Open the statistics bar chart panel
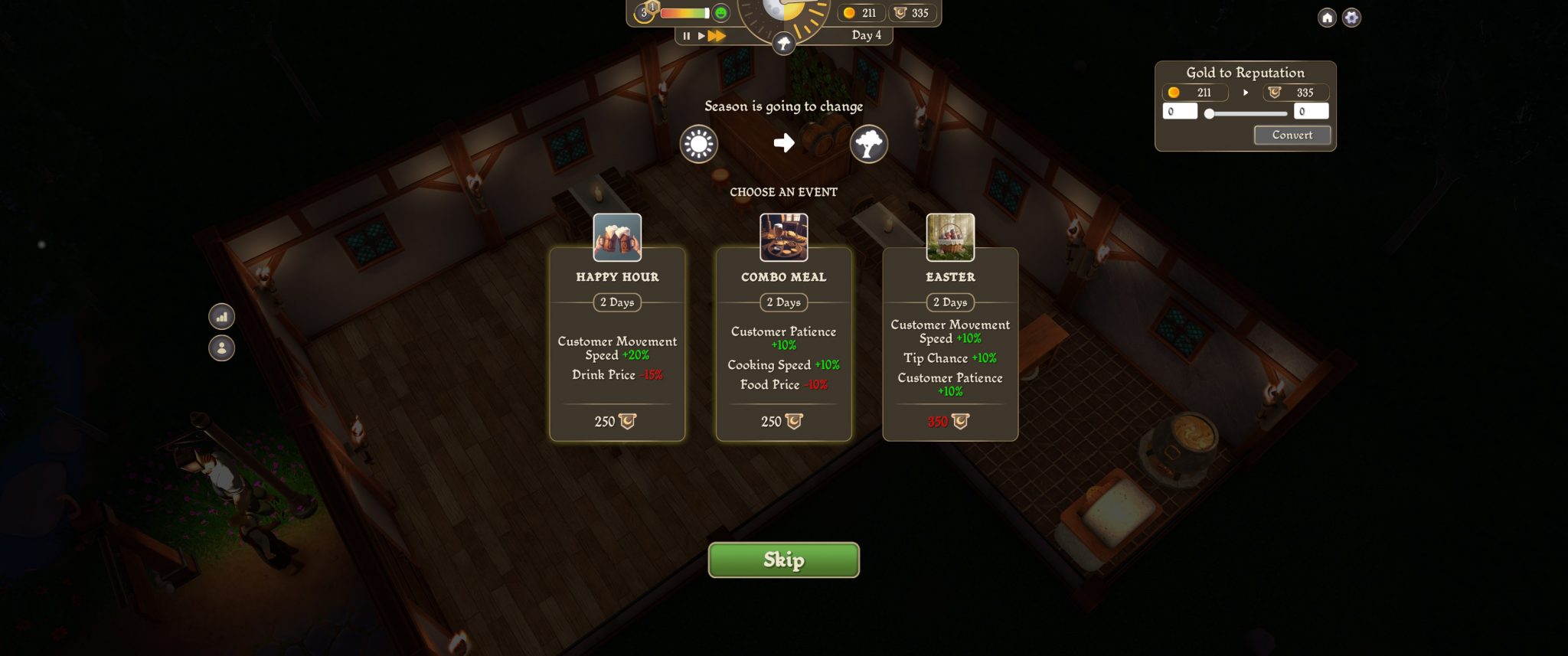 coord(222,316)
